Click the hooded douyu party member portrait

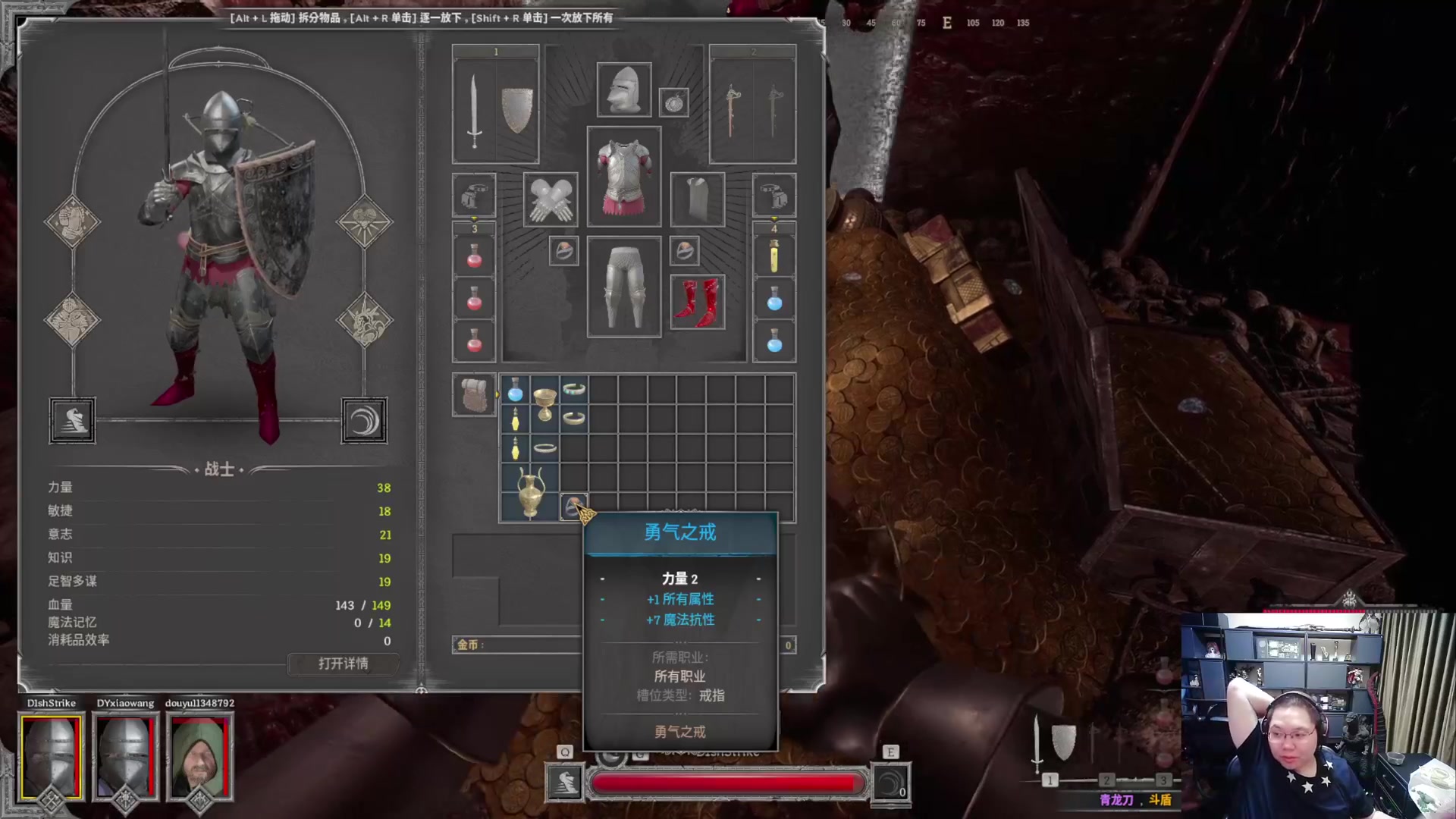pos(199,757)
